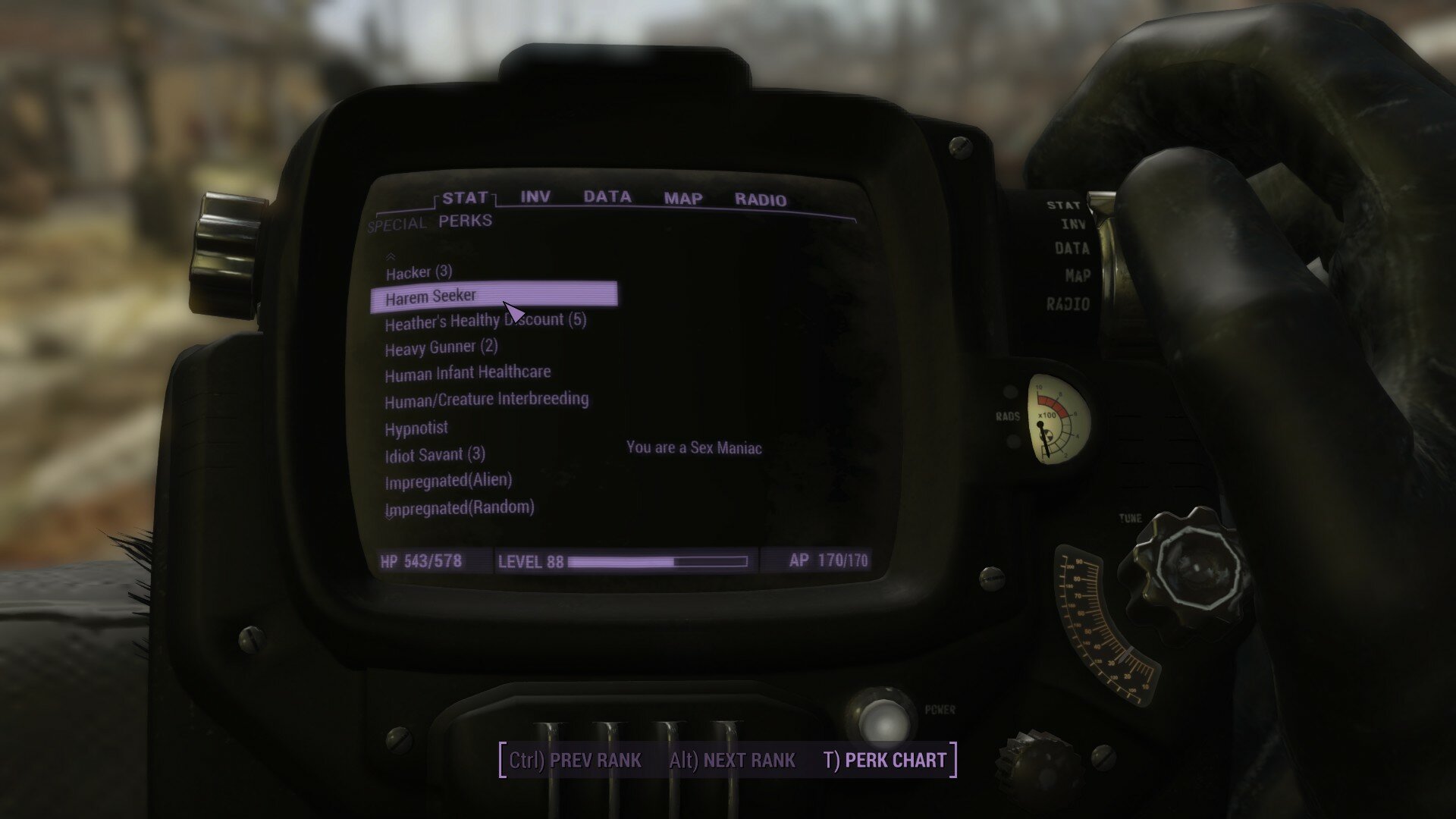Open the DATA tab

coord(607,197)
